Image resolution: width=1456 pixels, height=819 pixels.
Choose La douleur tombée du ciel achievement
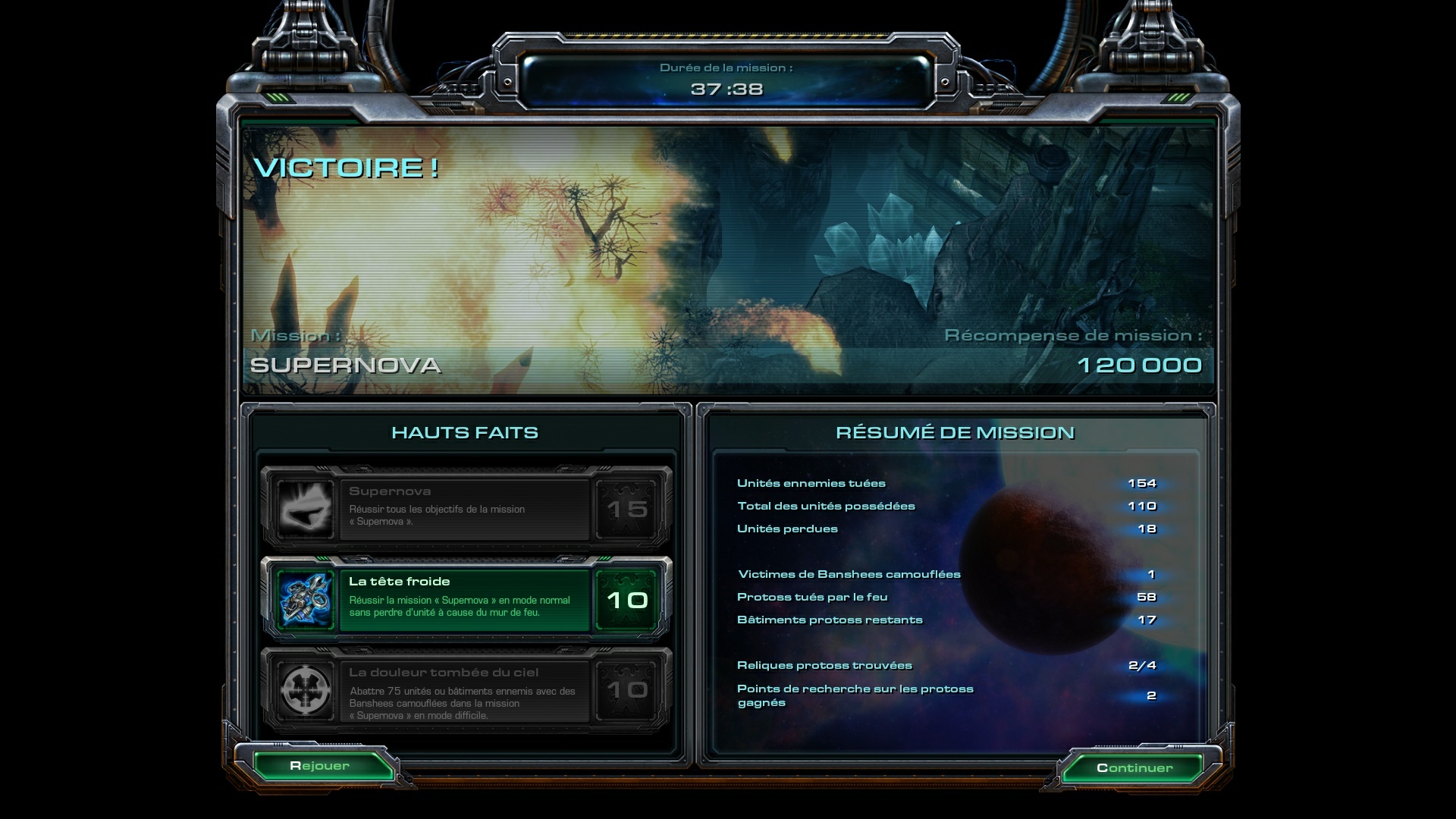[x=466, y=691]
